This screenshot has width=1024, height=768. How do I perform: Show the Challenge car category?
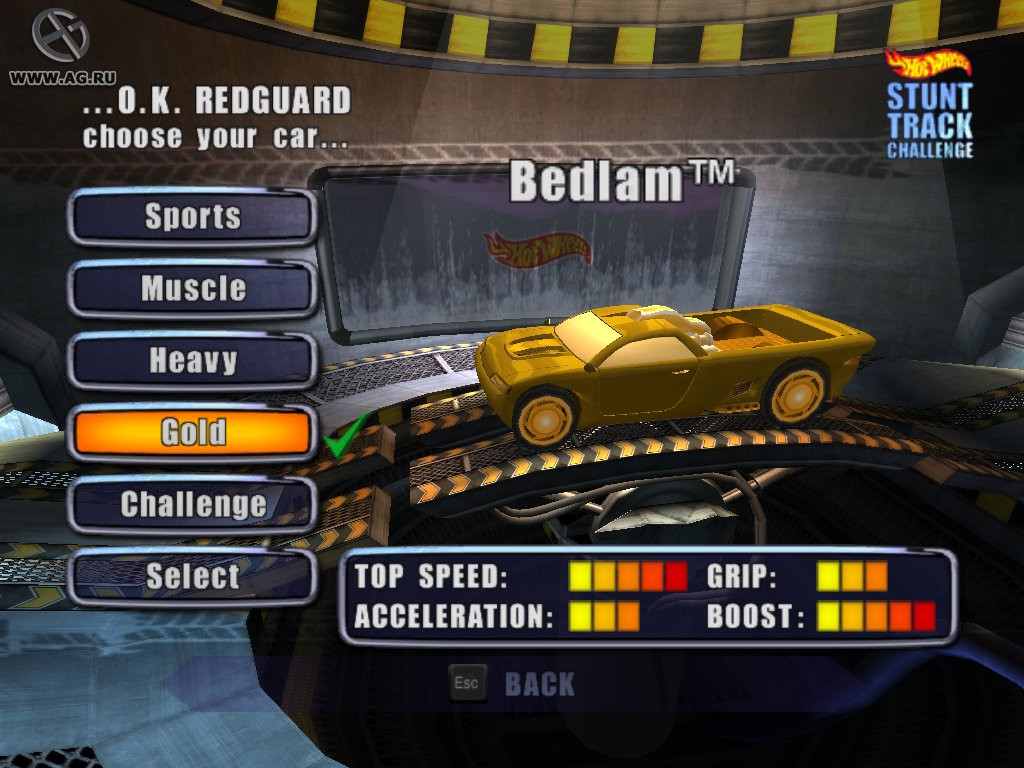click(192, 504)
